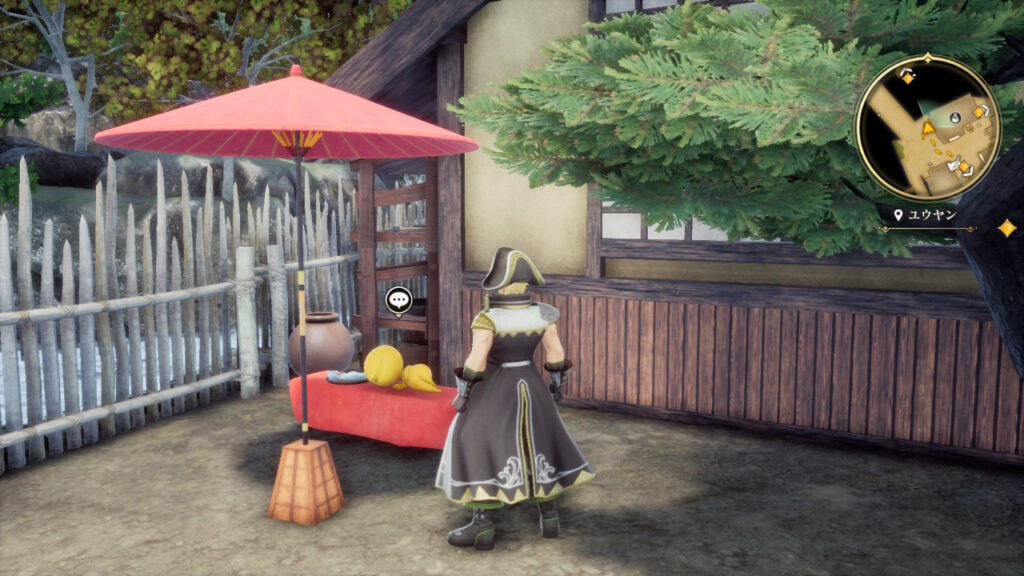The height and width of the screenshot is (576, 1024).
Task: Click the grey bag marker on the minimap
Action: click(955, 117)
